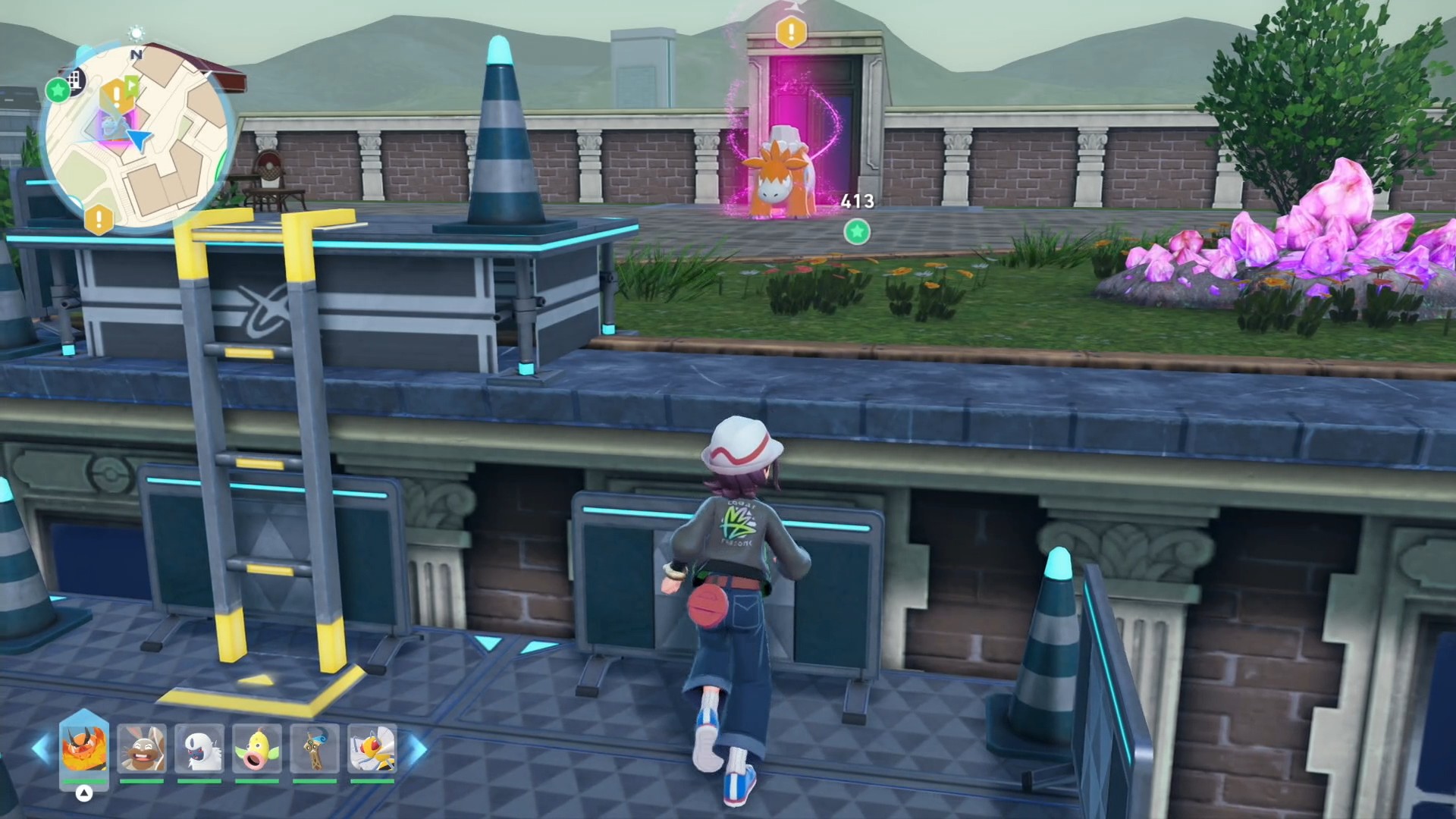Click the green star marker on the minimap rim

58,90
